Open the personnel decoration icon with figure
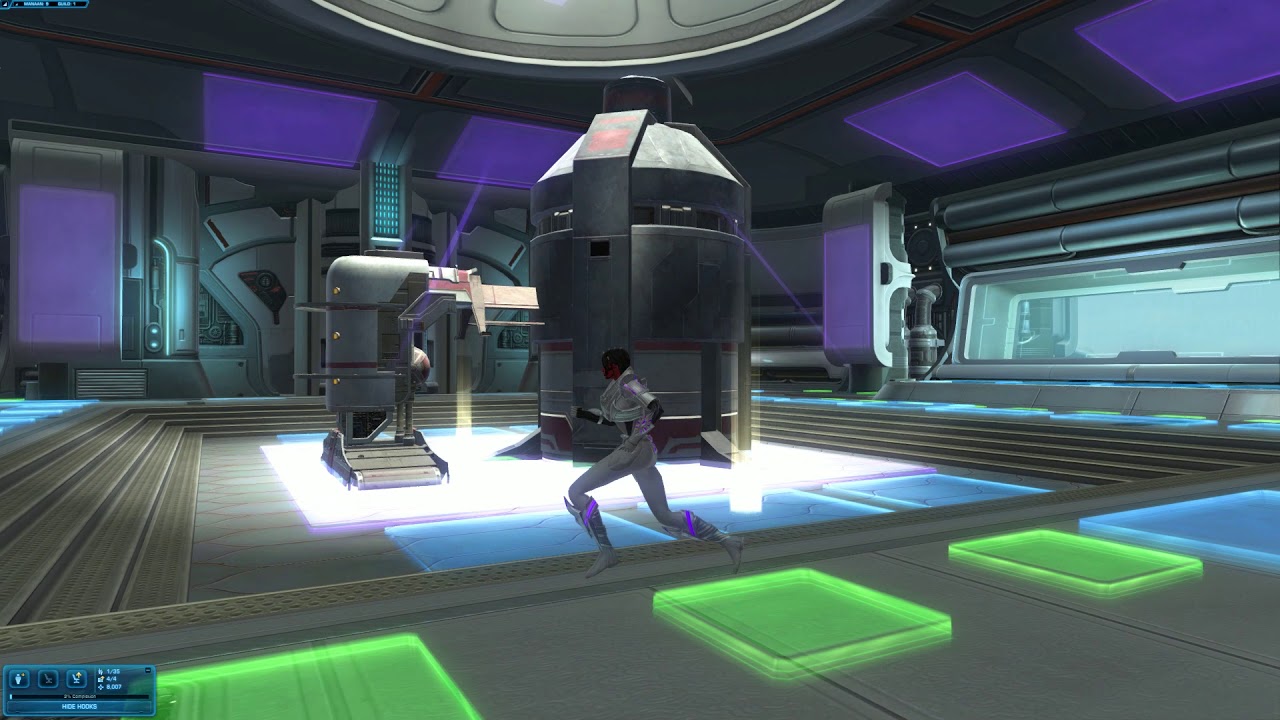1280x720 pixels. pyautogui.click(x=19, y=678)
